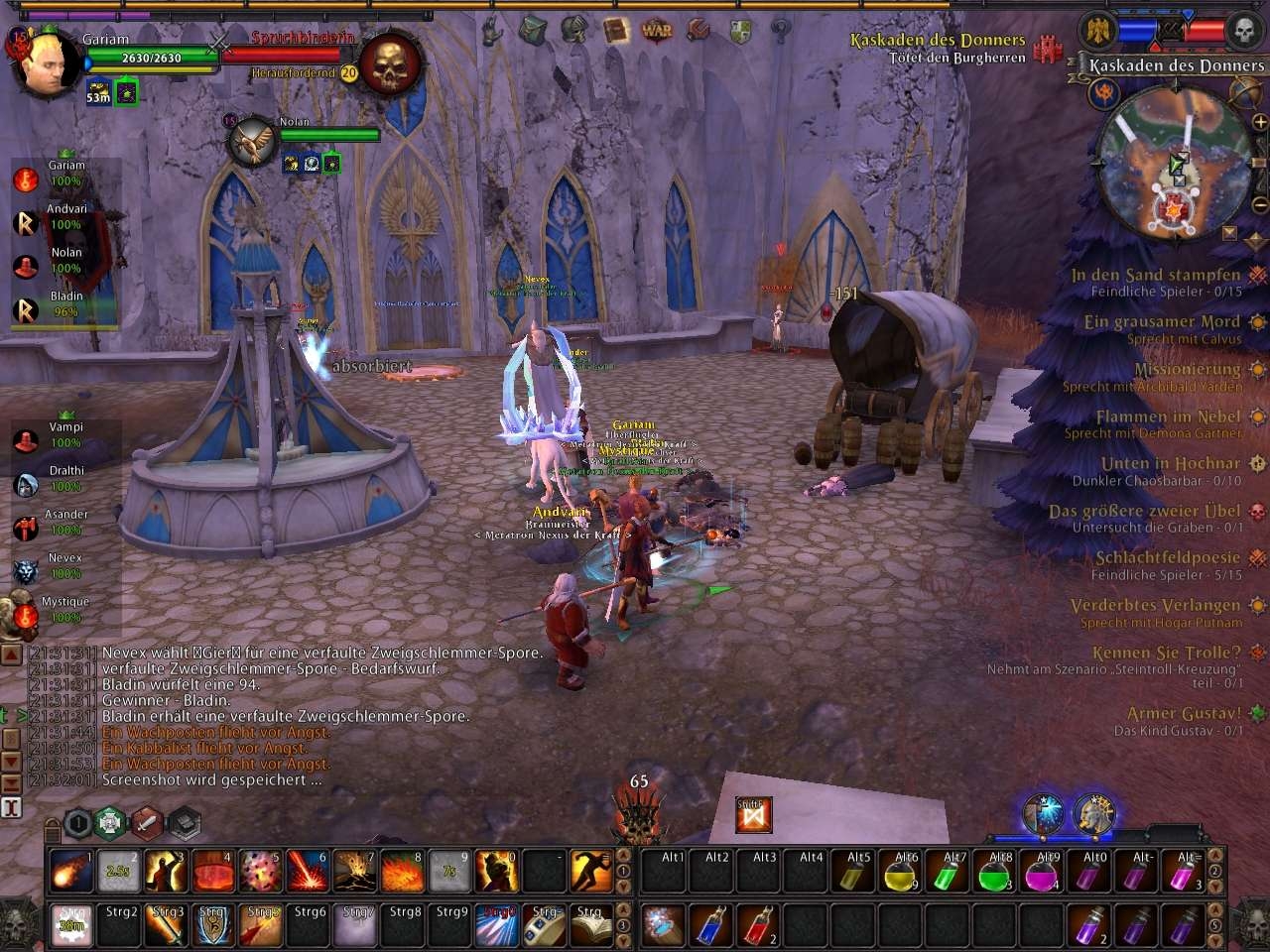Click the Nolan target portrait frame

coord(252,140)
